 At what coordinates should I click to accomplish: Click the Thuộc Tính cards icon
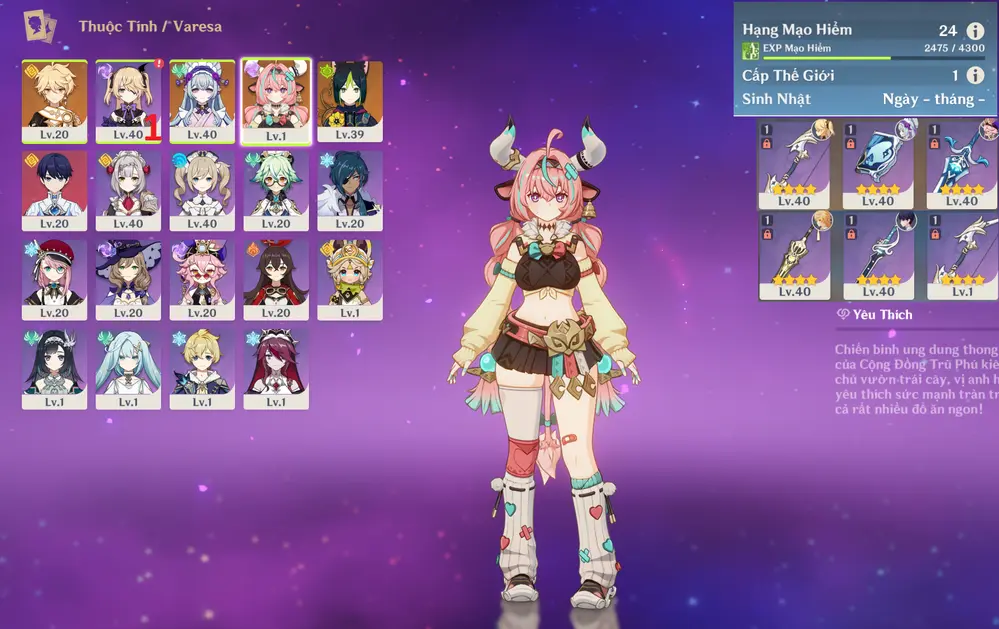click(x=41, y=25)
